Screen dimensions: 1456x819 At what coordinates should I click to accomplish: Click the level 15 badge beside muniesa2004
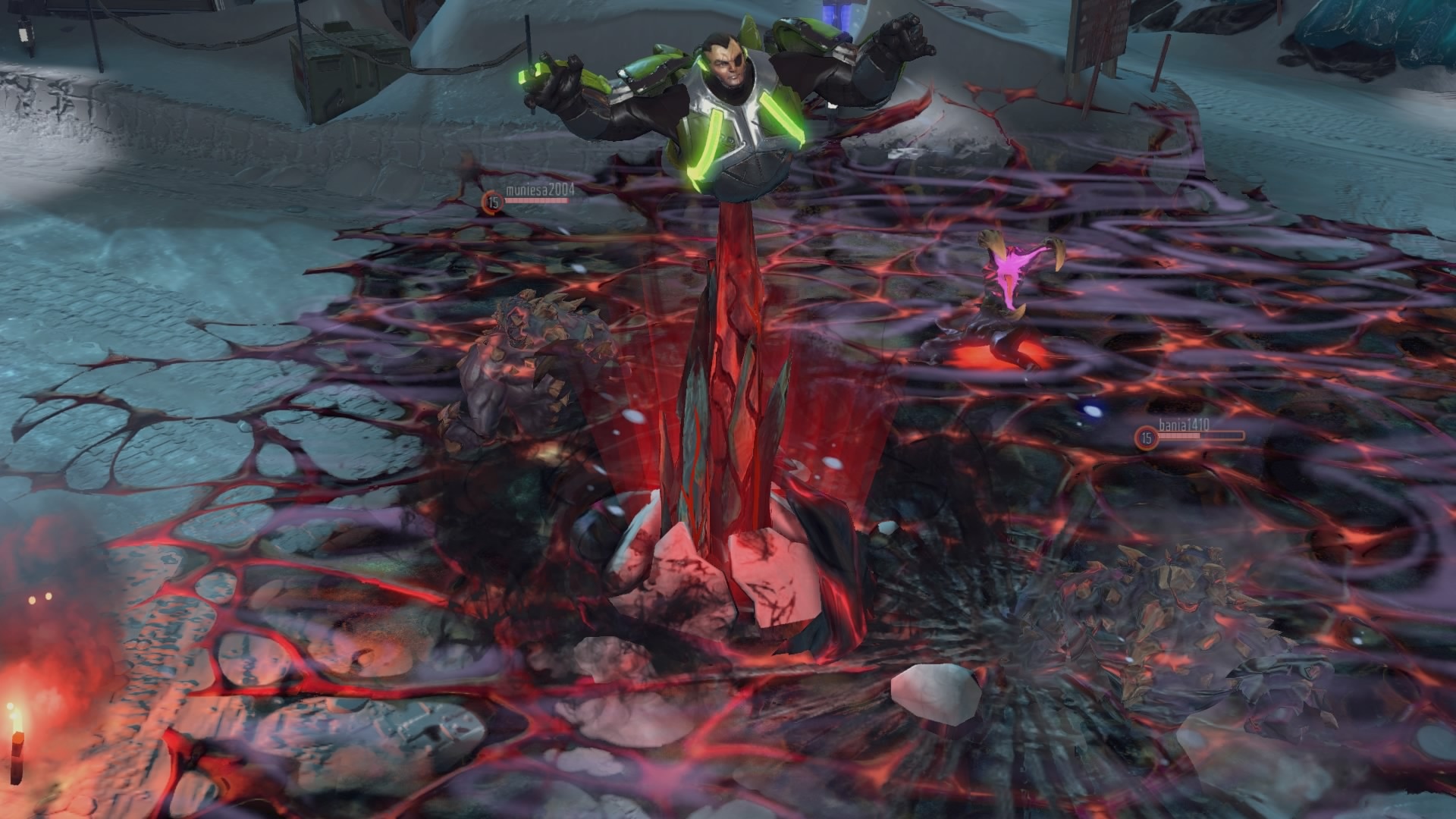click(x=491, y=201)
